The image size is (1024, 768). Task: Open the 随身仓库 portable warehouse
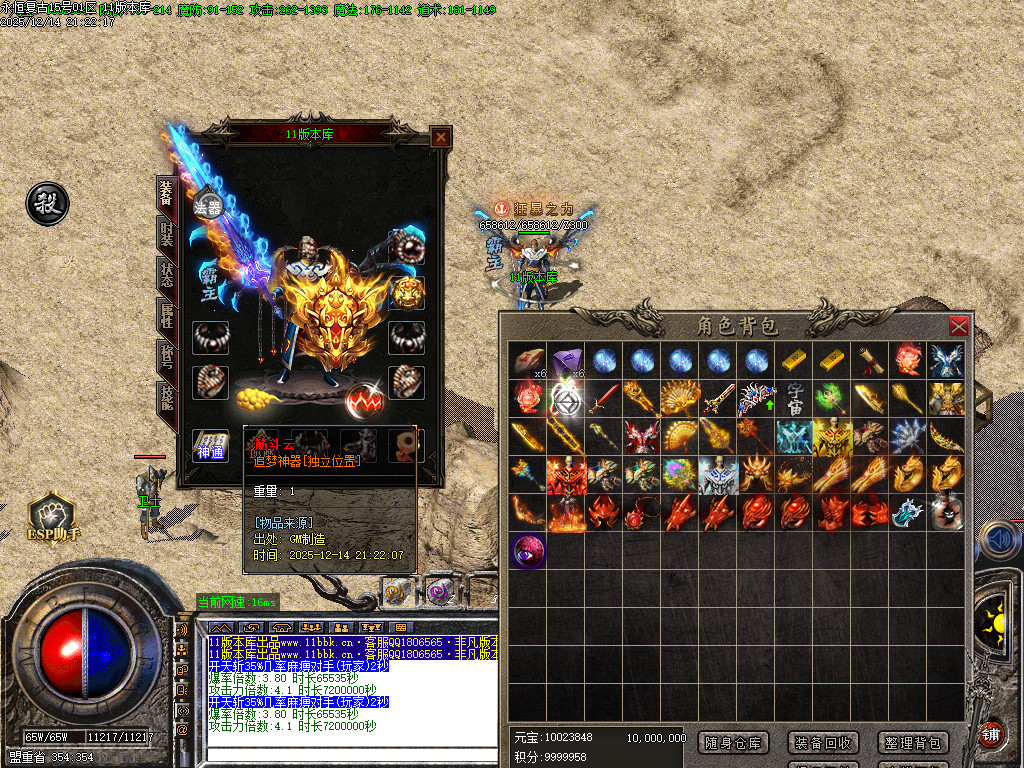click(x=735, y=742)
